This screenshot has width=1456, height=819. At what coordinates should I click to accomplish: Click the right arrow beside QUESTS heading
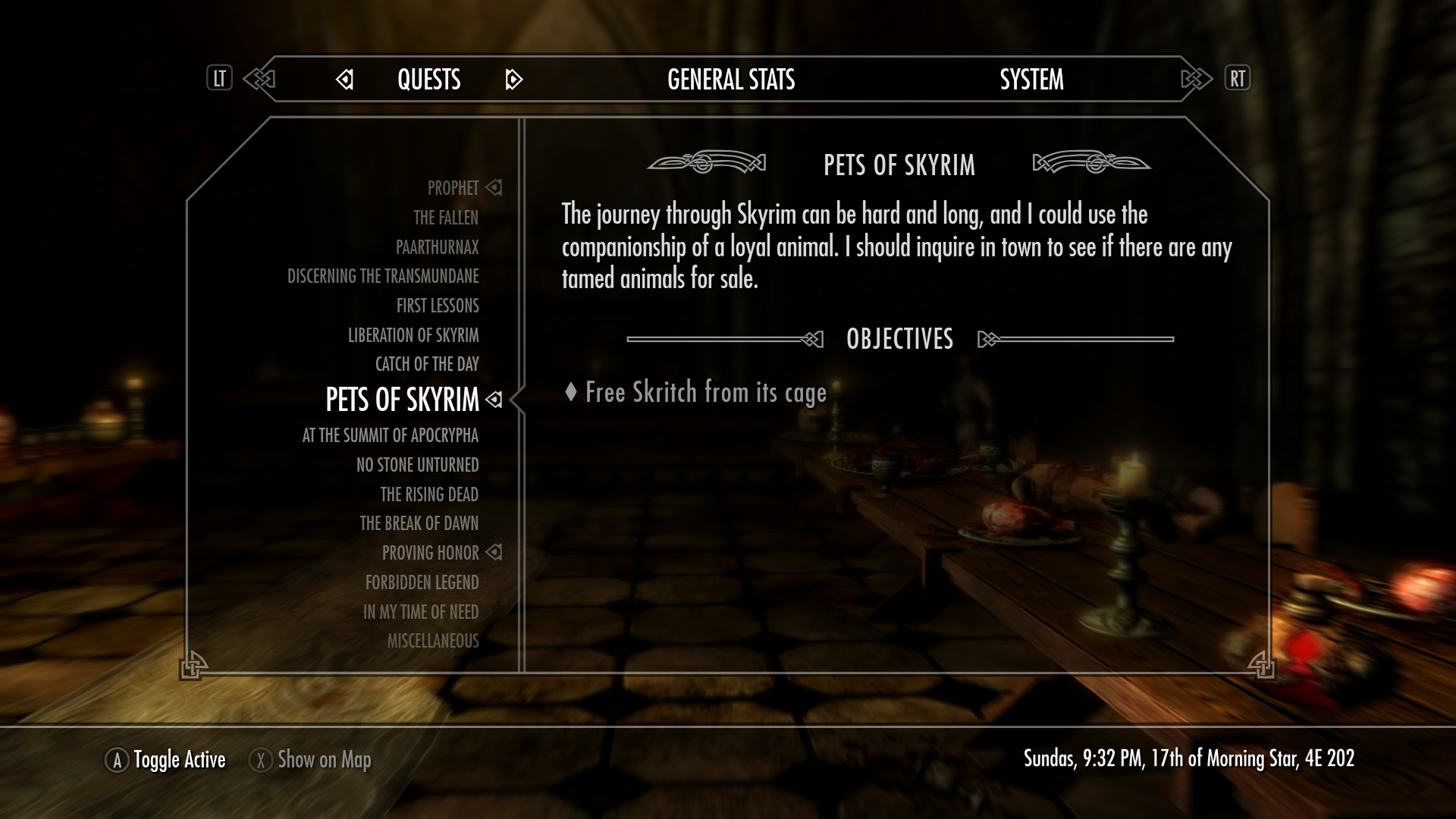[x=513, y=80]
